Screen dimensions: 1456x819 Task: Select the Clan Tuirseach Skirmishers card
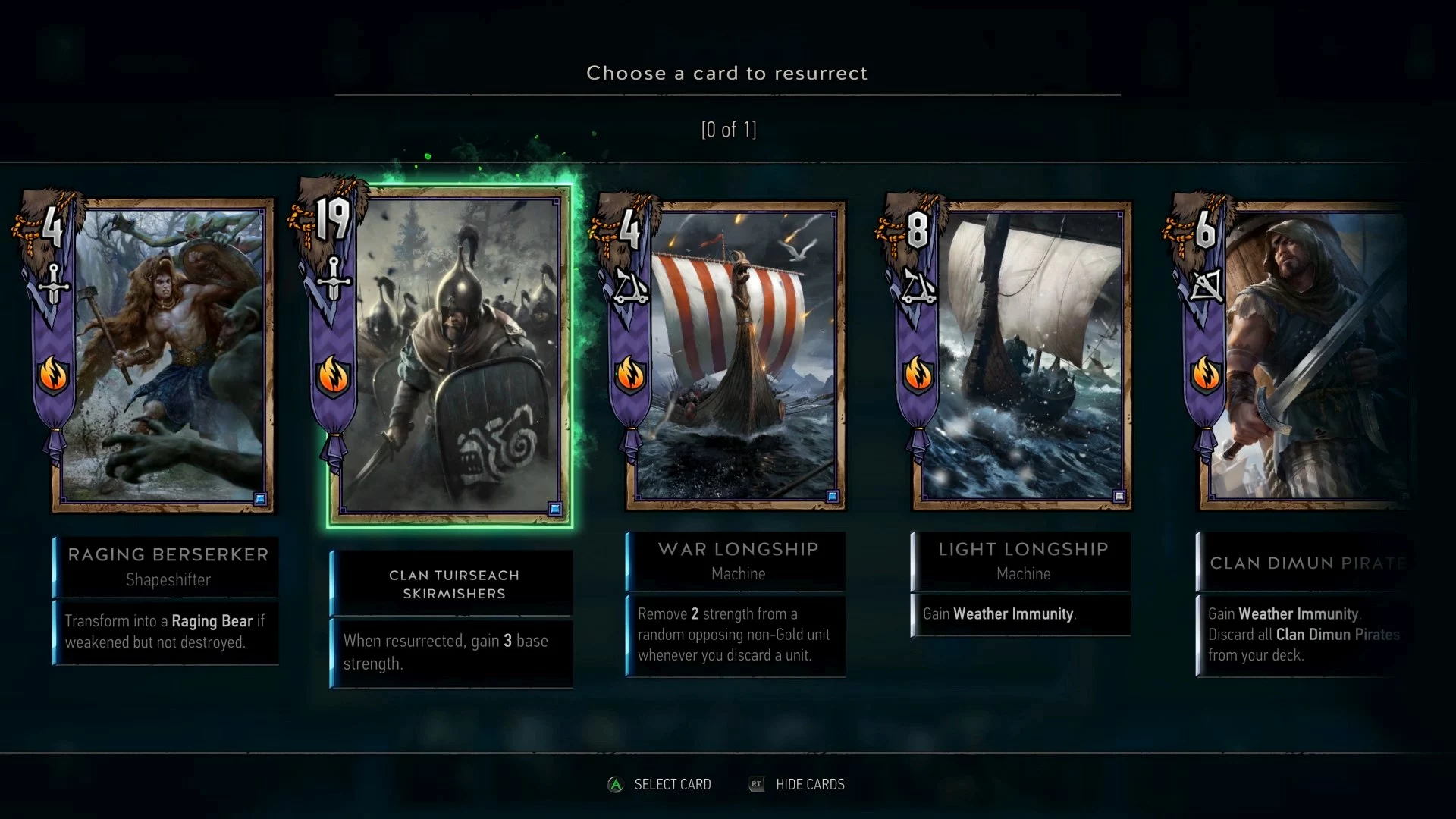450,356
